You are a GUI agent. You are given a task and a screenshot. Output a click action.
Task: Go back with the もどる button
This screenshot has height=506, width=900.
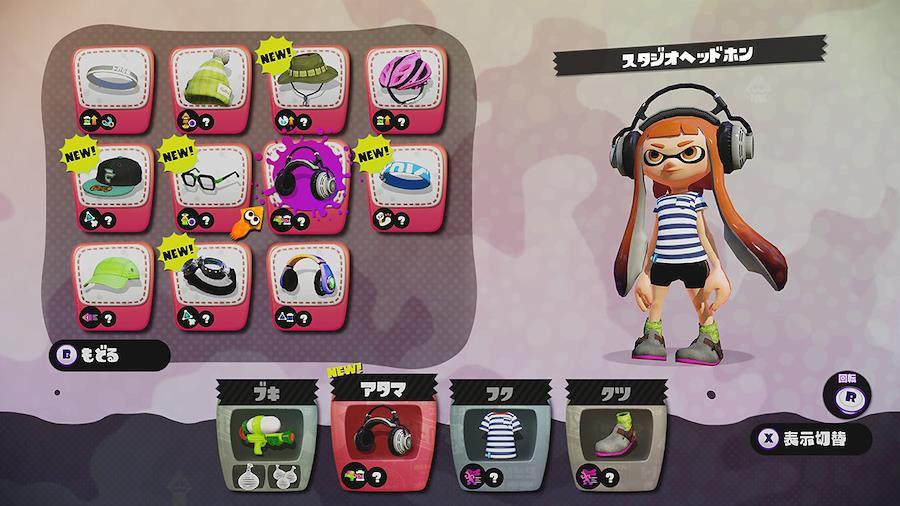click(x=110, y=354)
